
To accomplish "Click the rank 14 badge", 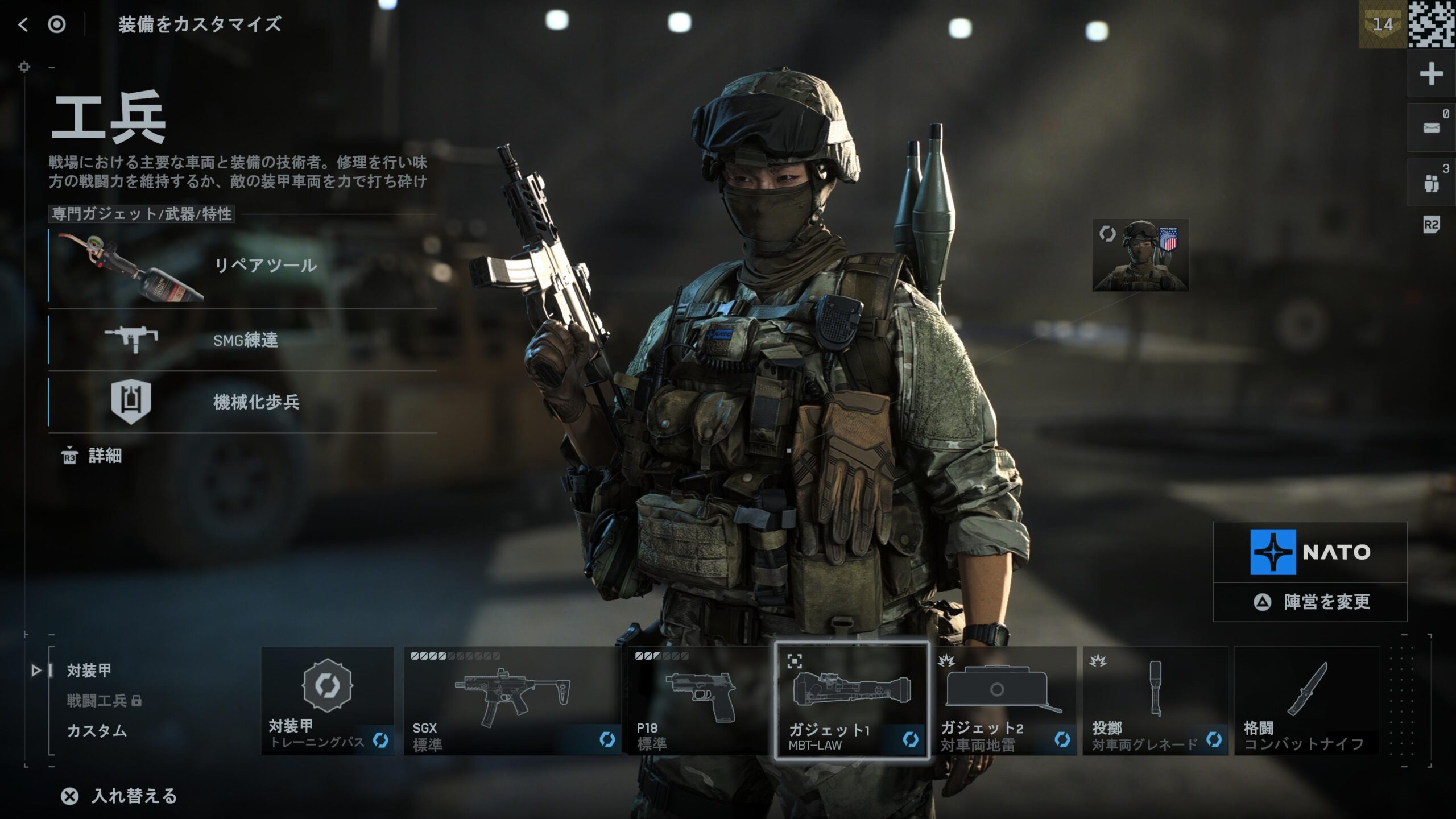I will pos(1383,24).
